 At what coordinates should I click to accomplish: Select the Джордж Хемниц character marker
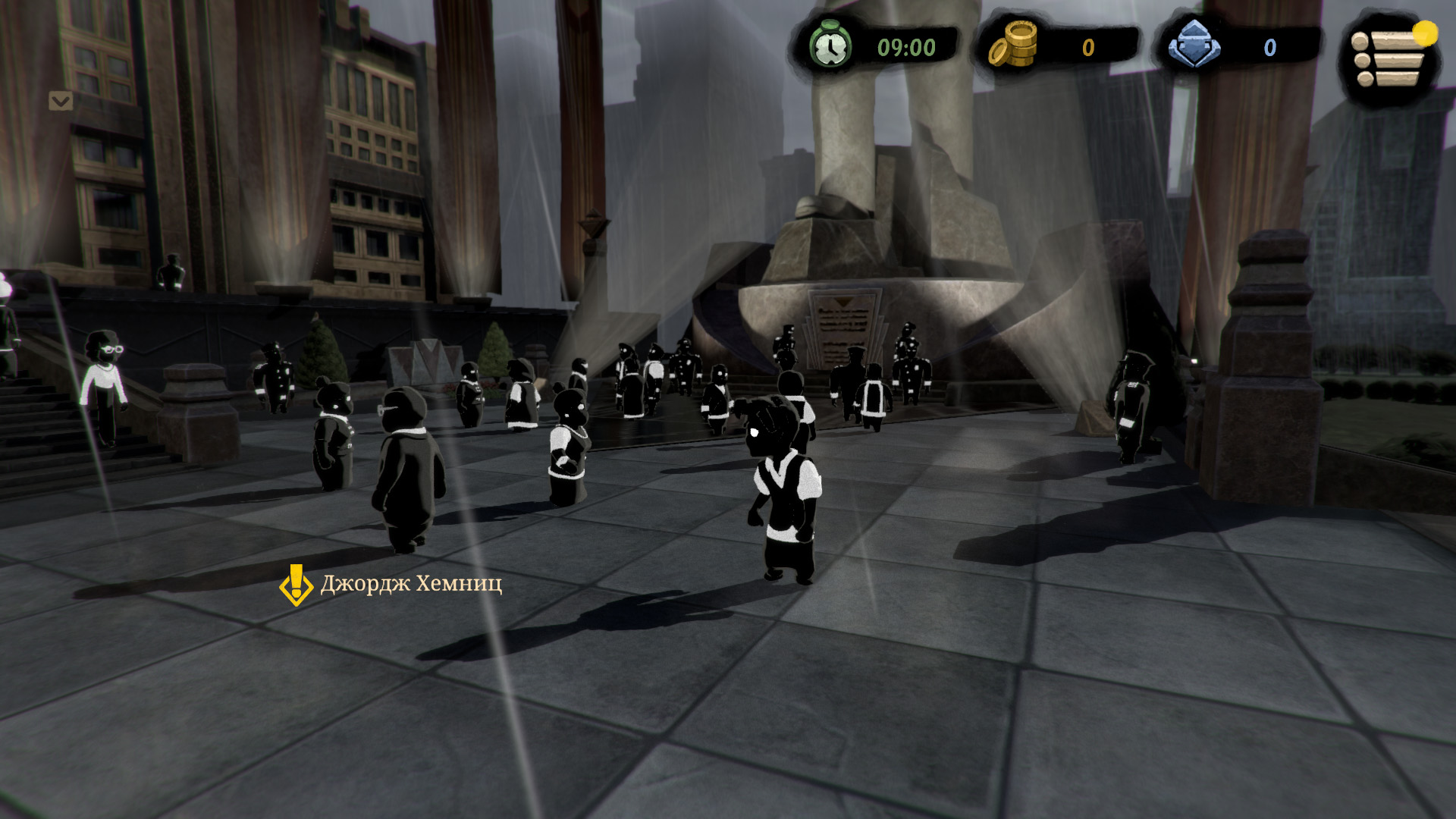296,585
